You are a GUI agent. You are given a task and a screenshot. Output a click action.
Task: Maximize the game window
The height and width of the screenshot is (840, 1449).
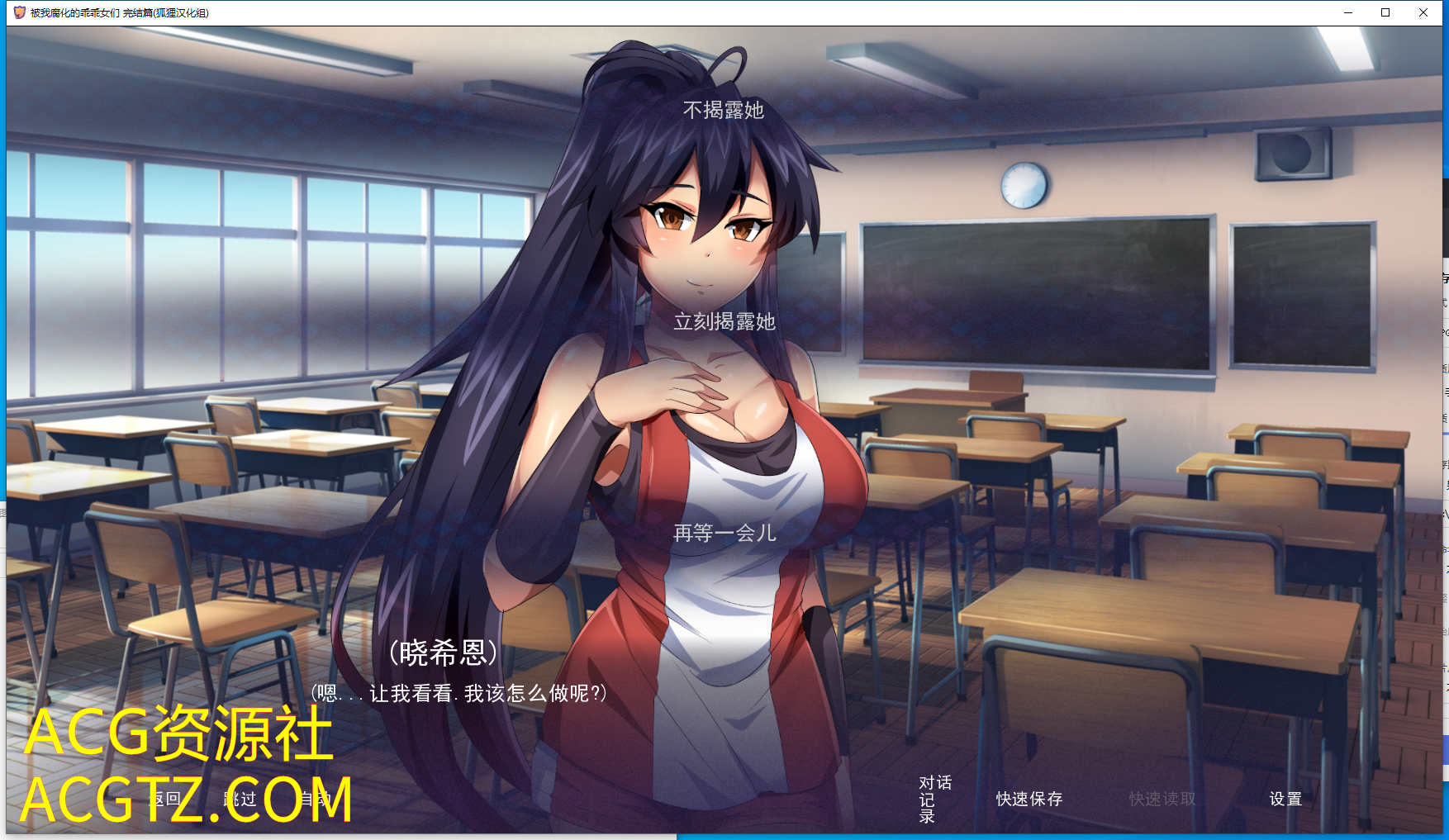tap(1385, 12)
